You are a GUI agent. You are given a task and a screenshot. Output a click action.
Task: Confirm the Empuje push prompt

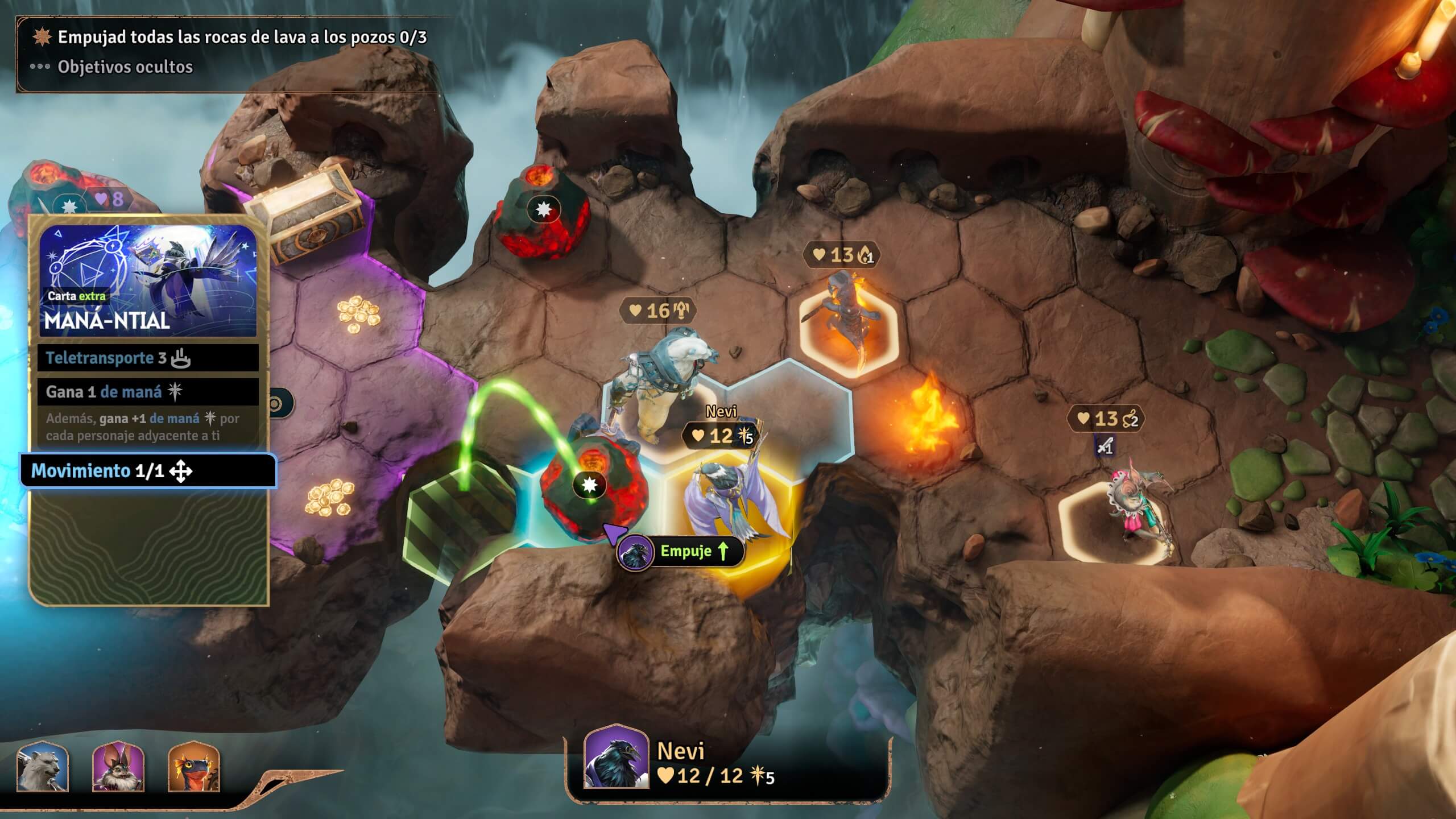pyautogui.click(x=681, y=551)
